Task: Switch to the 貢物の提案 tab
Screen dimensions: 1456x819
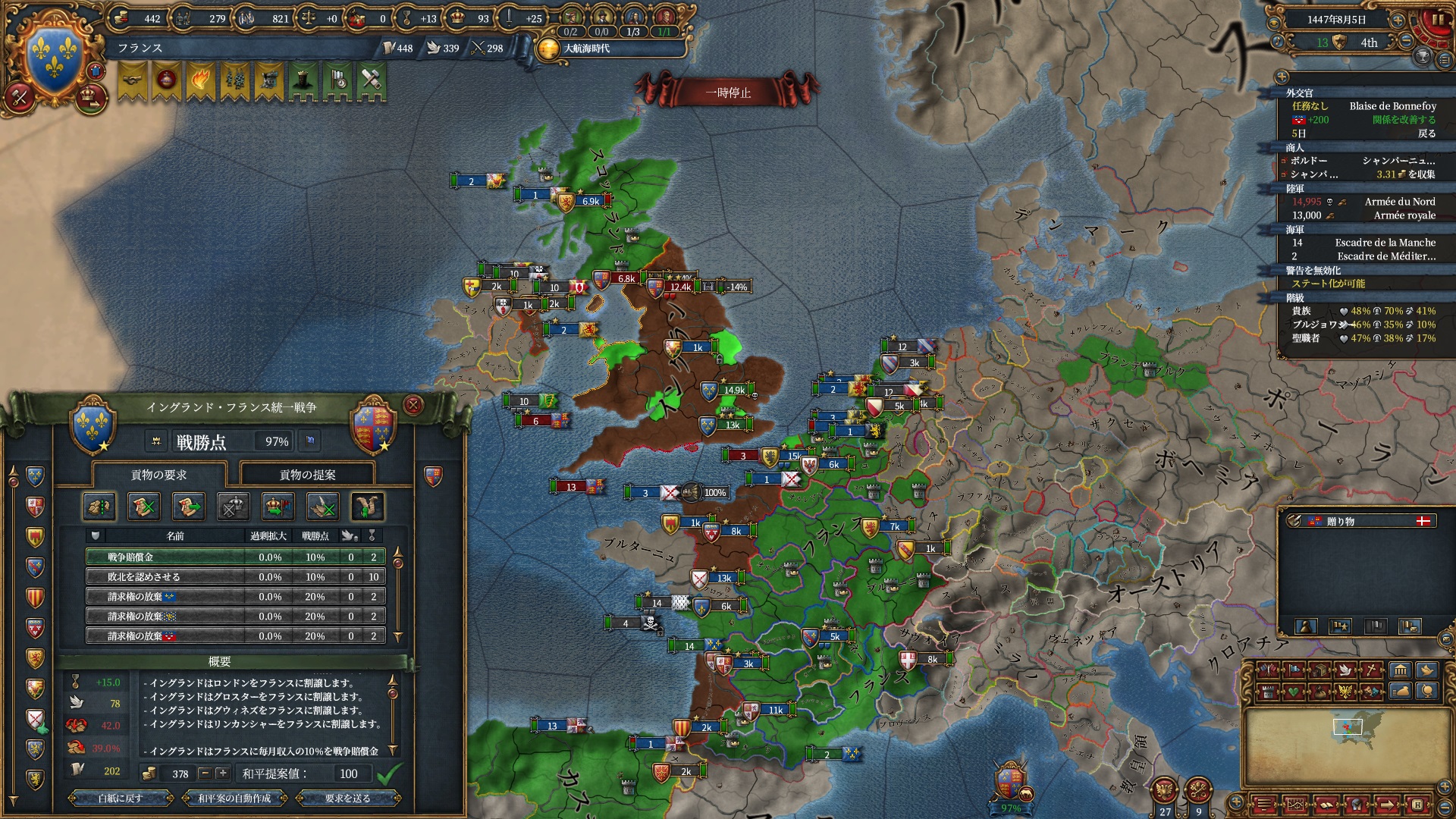Action: (307, 475)
